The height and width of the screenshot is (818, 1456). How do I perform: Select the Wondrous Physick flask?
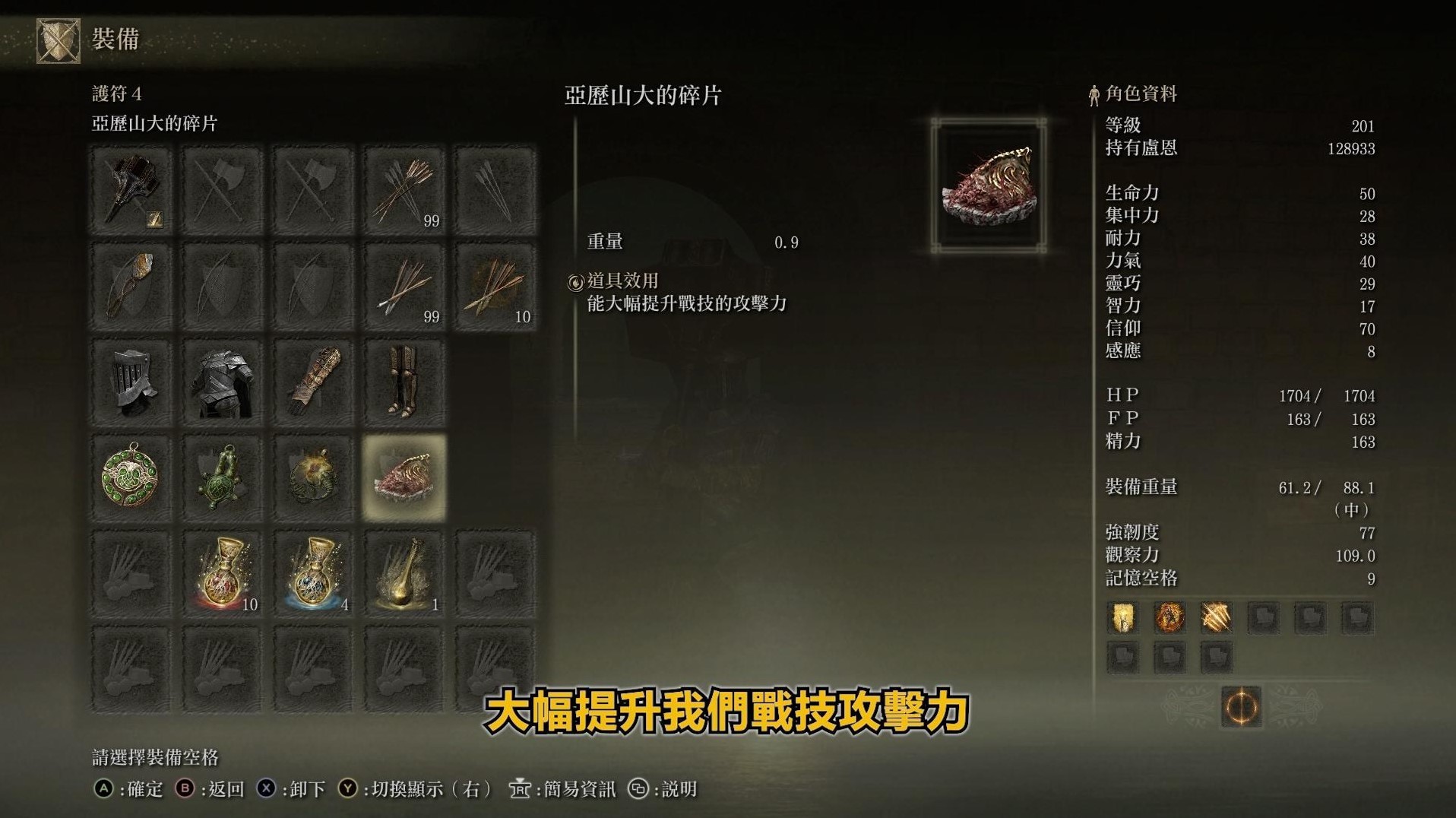(404, 572)
